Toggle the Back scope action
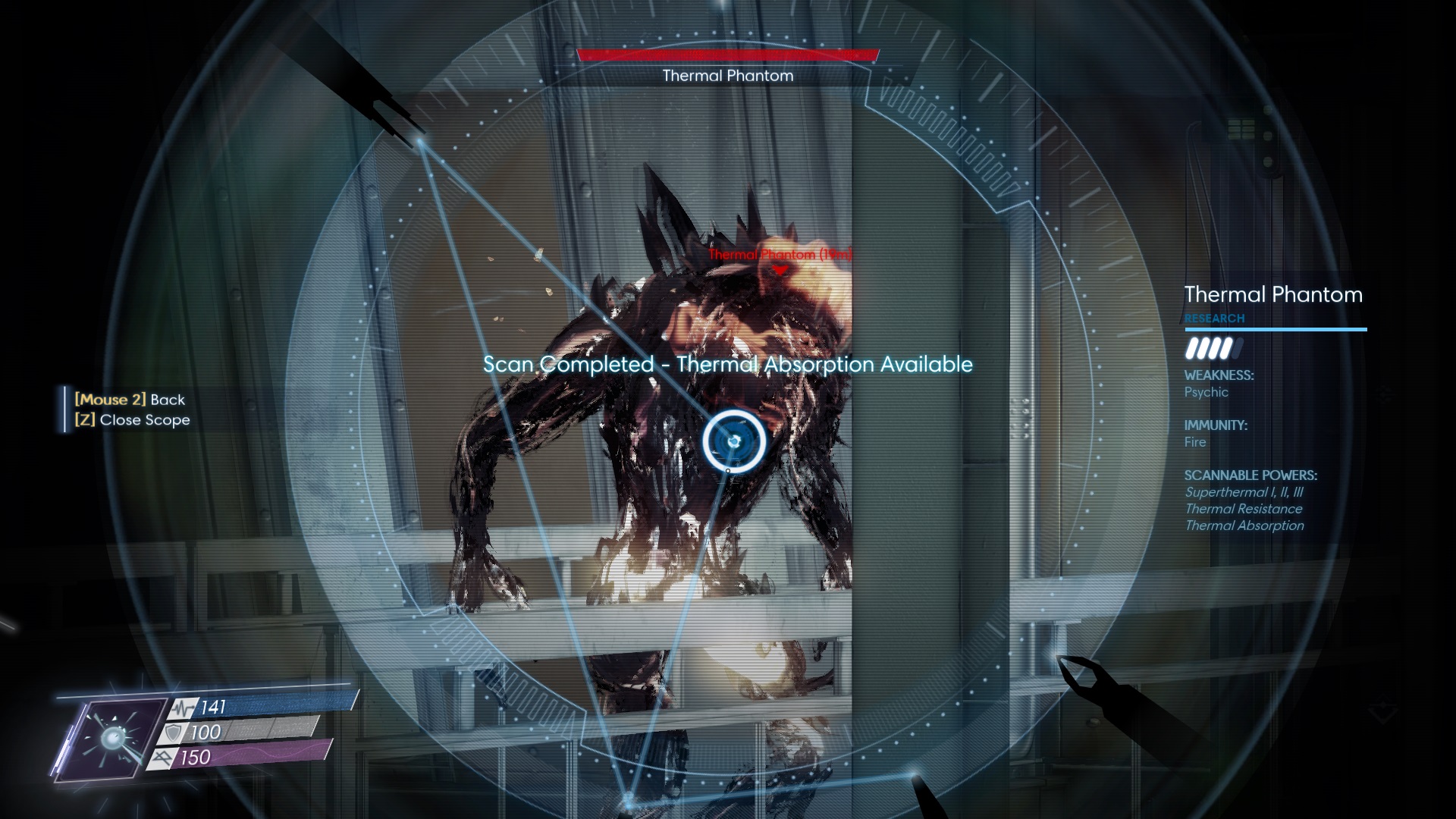 pos(129,399)
